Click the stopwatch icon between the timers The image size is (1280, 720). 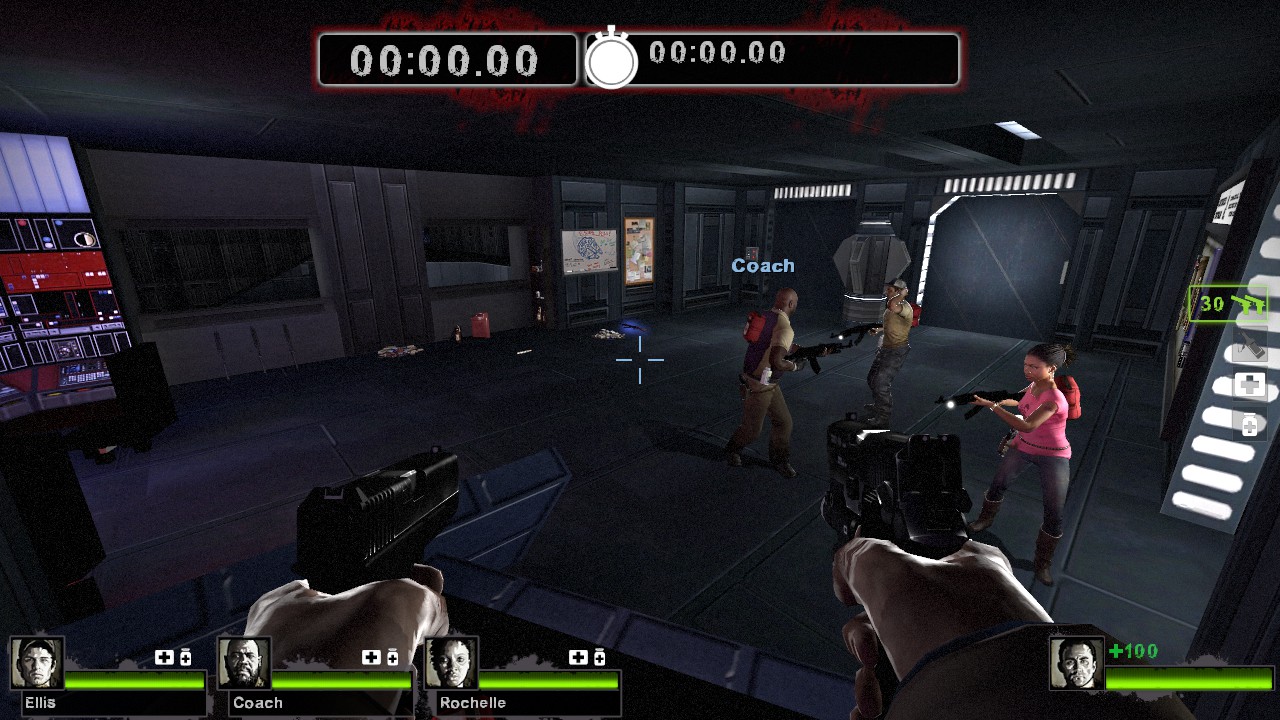[611, 60]
